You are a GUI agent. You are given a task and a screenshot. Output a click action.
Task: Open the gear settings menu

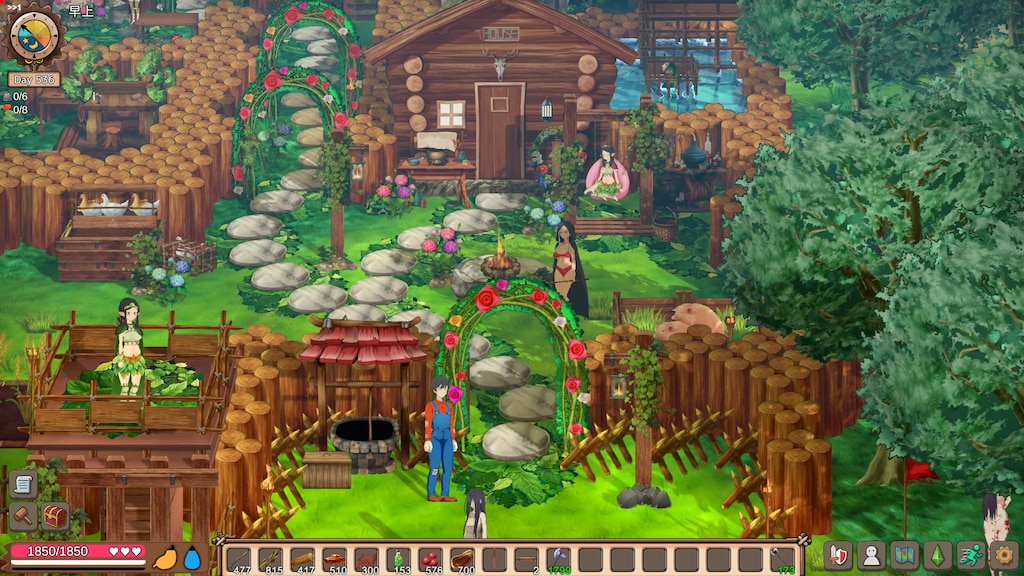pyautogui.click(x=1003, y=555)
